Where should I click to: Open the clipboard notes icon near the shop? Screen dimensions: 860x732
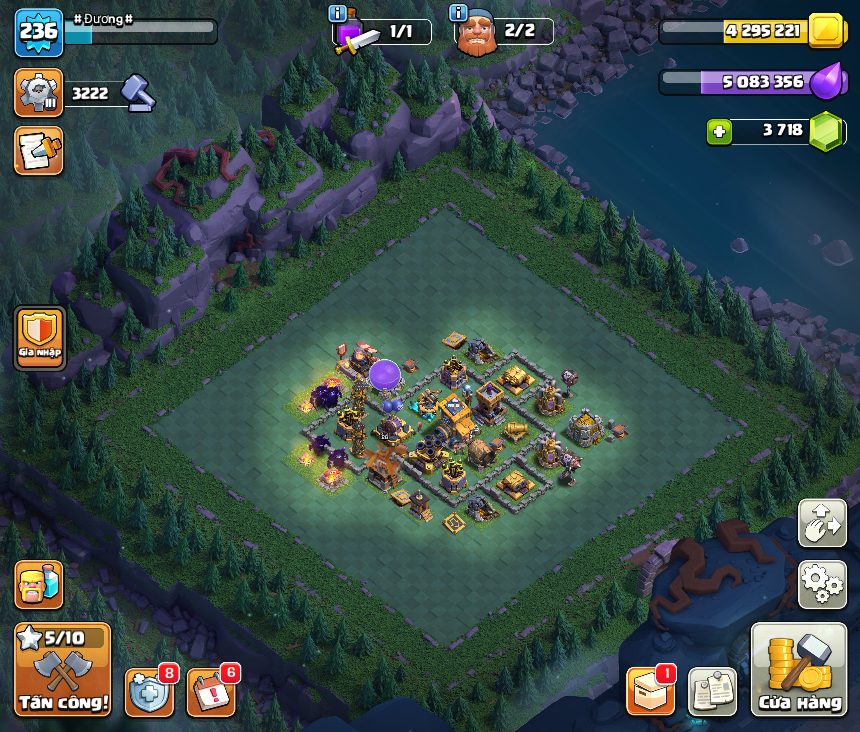click(713, 692)
